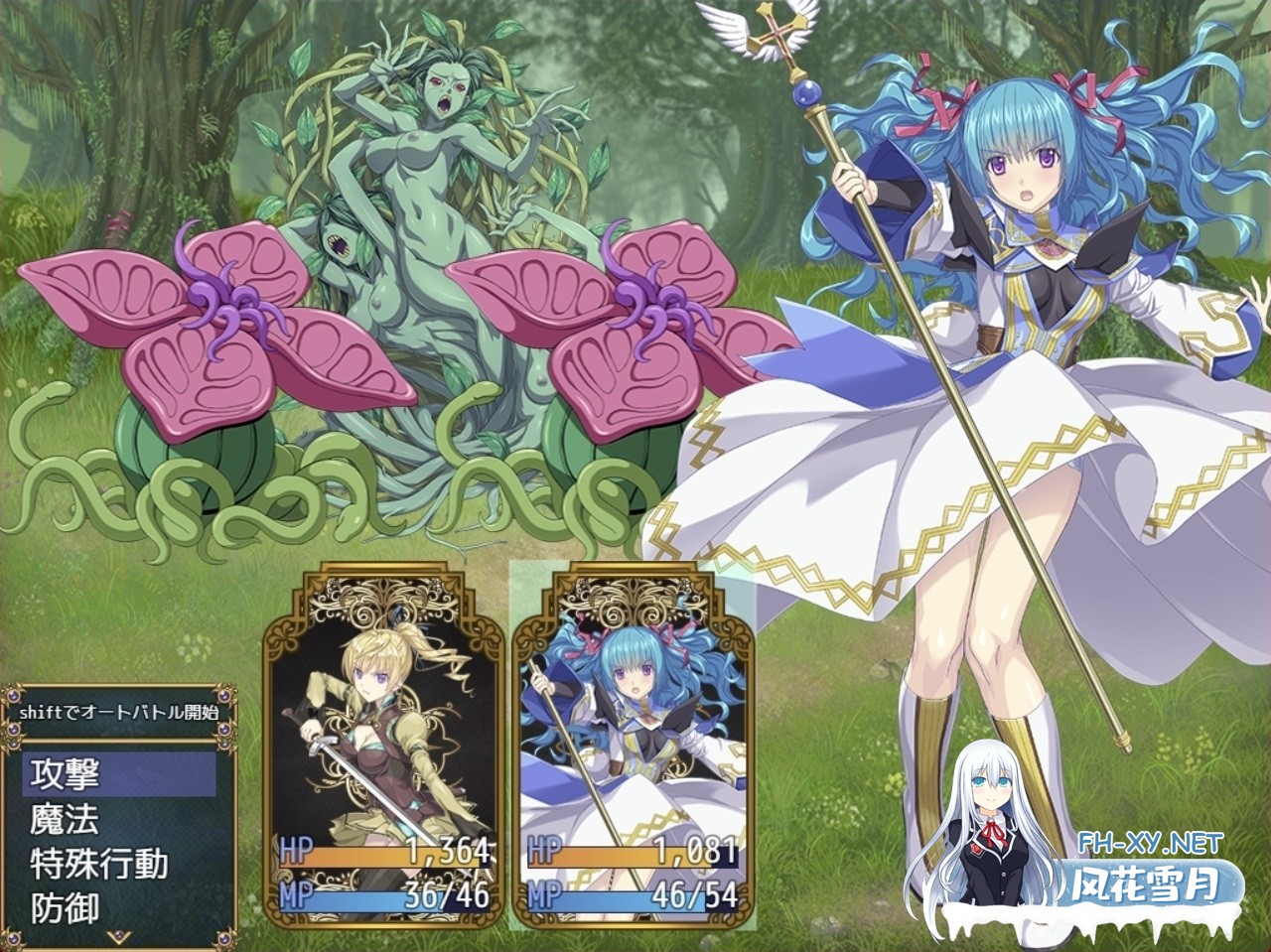The height and width of the screenshot is (952, 1271).
Task: Pick the 防御 defend command
Action: point(119,907)
